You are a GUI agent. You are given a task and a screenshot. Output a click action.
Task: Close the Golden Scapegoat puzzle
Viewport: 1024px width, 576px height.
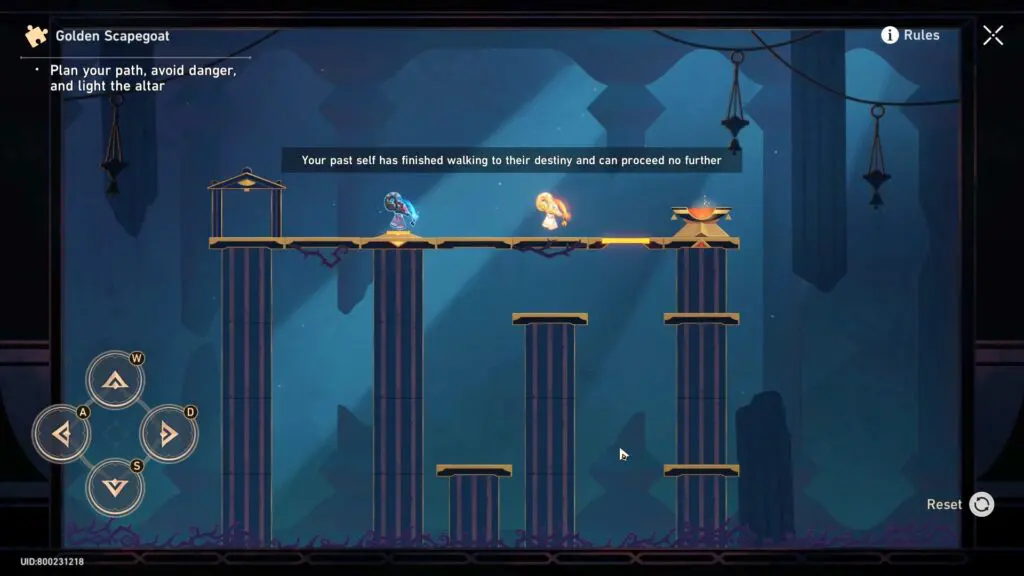pos(993,35)
